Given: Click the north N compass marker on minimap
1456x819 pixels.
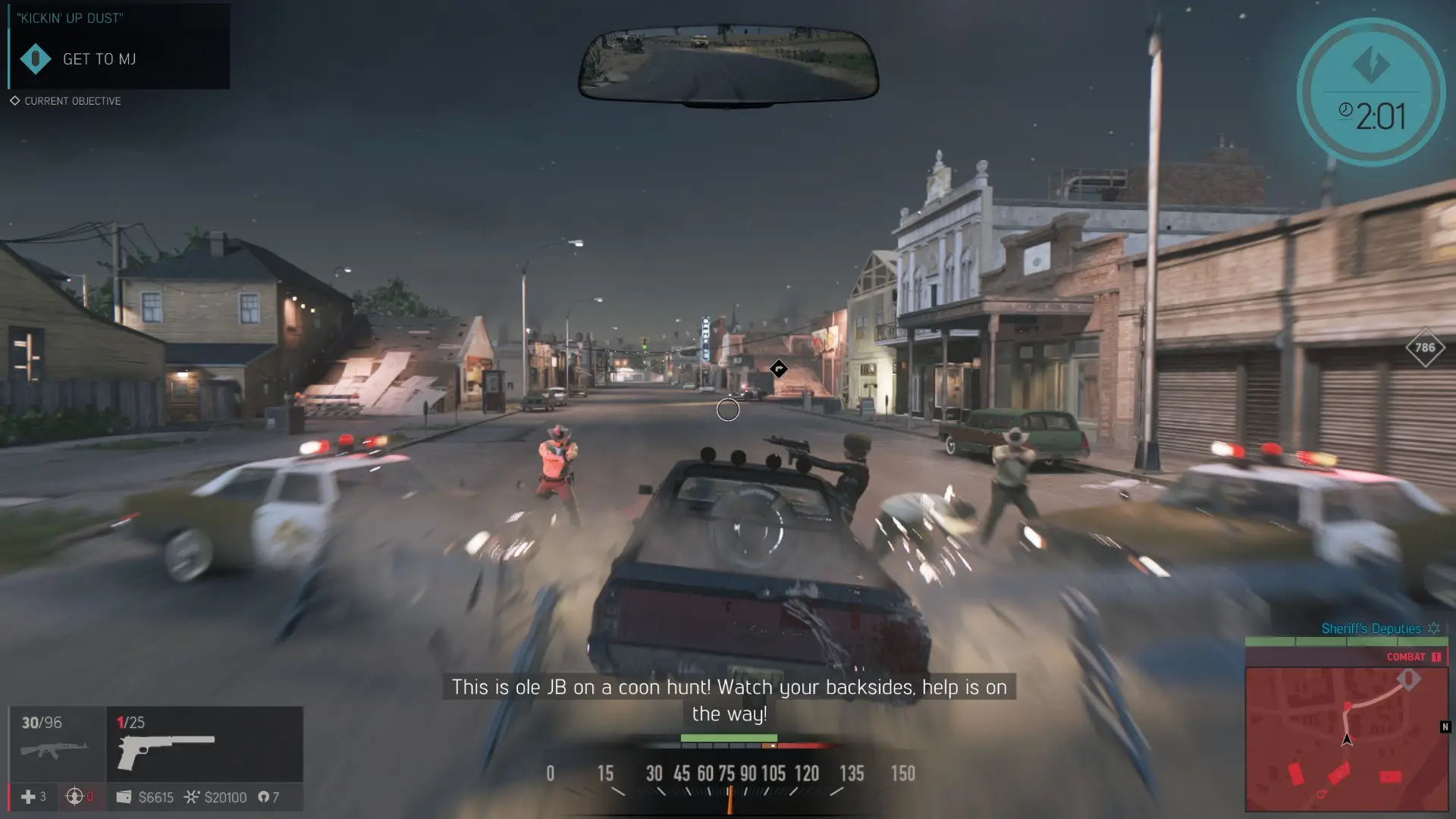Looking at the screenshot, I should click(x=1445, y=727).
